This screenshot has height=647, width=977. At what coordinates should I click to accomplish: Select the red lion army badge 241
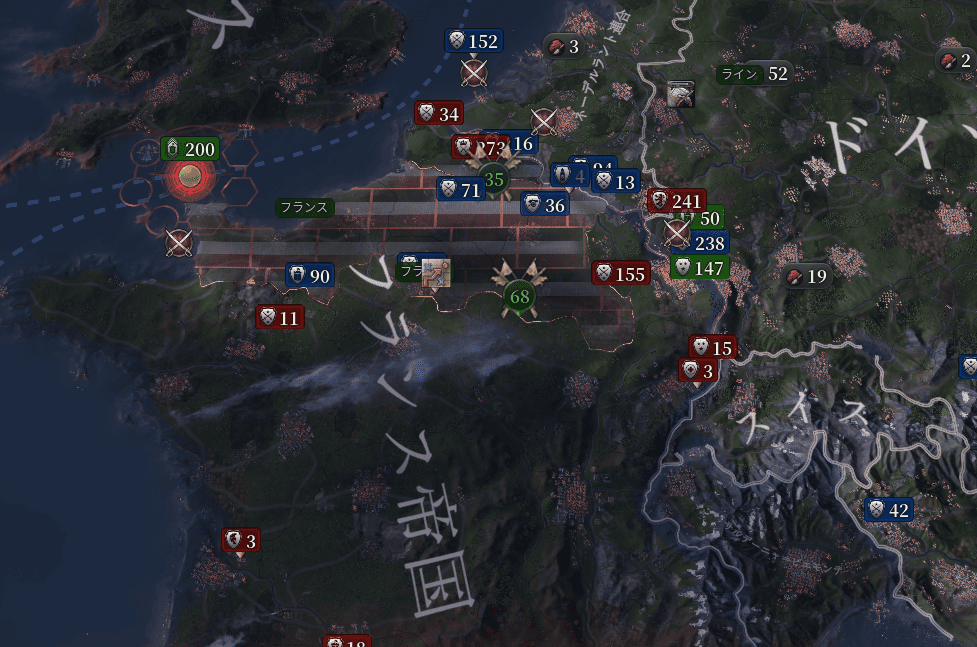pyautogui.click(x=677, y=200)
